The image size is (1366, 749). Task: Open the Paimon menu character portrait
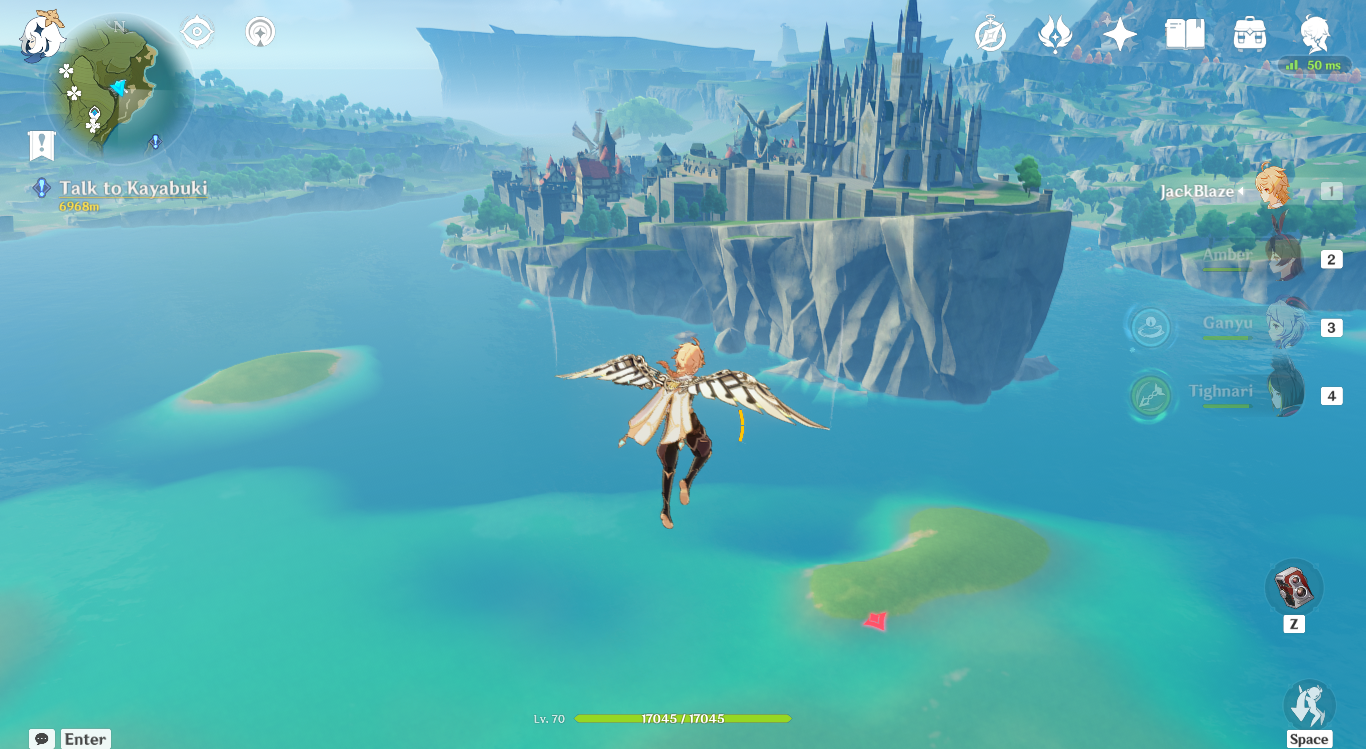(1316, 31)
